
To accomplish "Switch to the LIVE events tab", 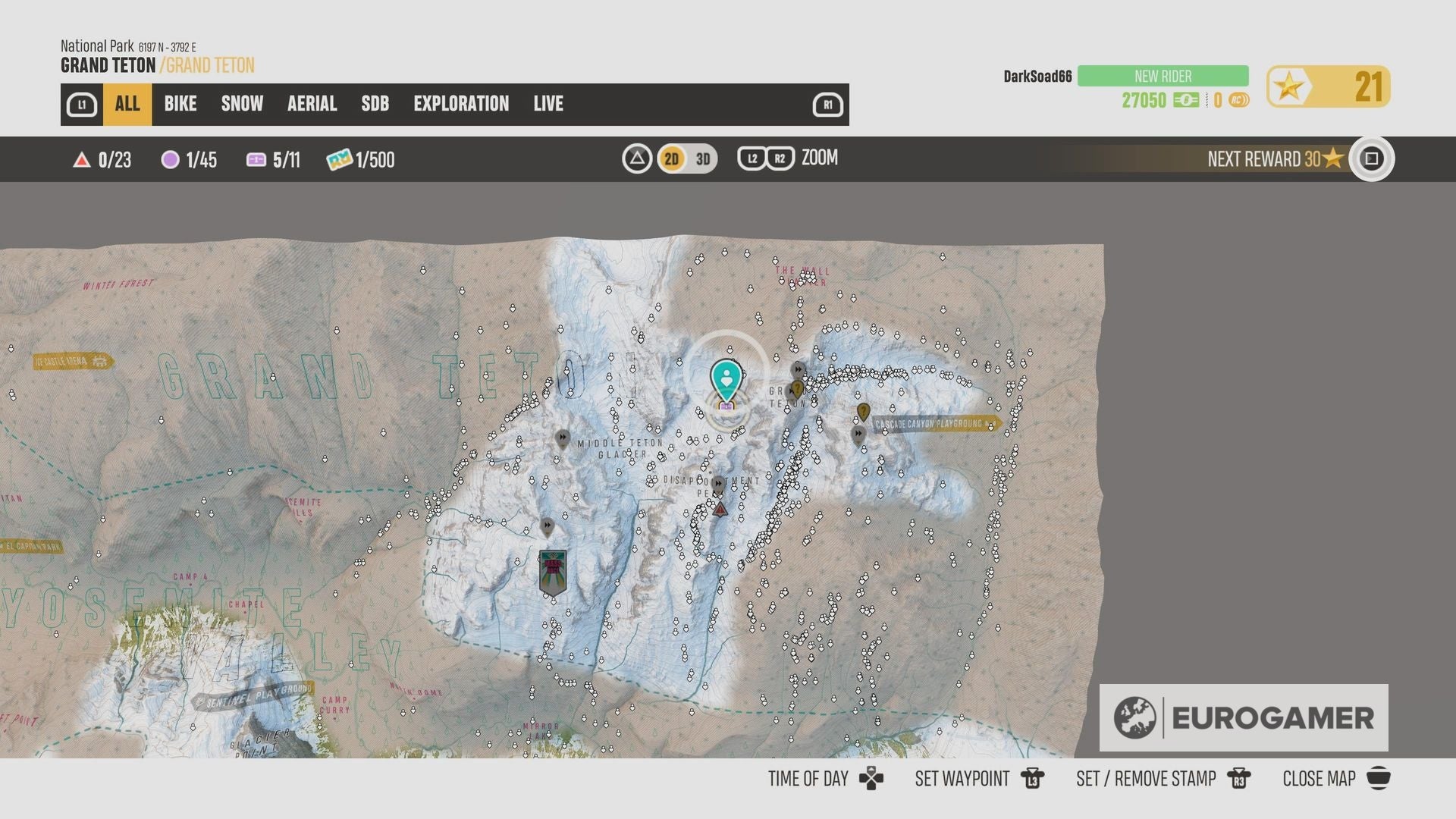I will [x=548, y=104].
